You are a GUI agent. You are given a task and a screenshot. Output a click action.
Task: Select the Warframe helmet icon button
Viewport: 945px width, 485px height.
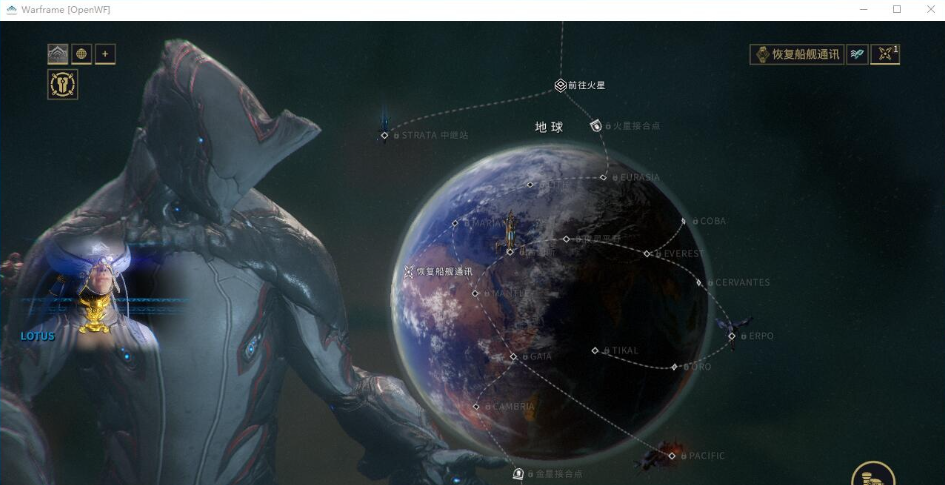58,54
